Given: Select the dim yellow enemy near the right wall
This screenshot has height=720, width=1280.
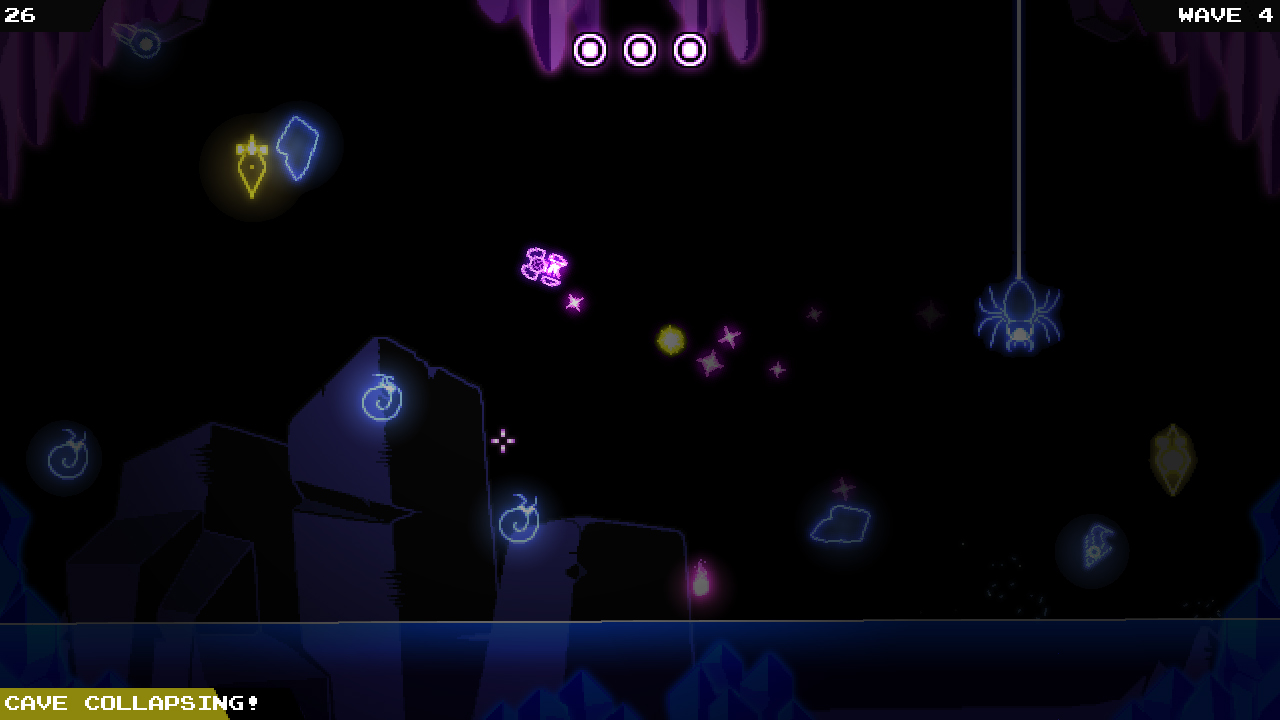Looking at the screenshot, I should [x=1171, y=456].
